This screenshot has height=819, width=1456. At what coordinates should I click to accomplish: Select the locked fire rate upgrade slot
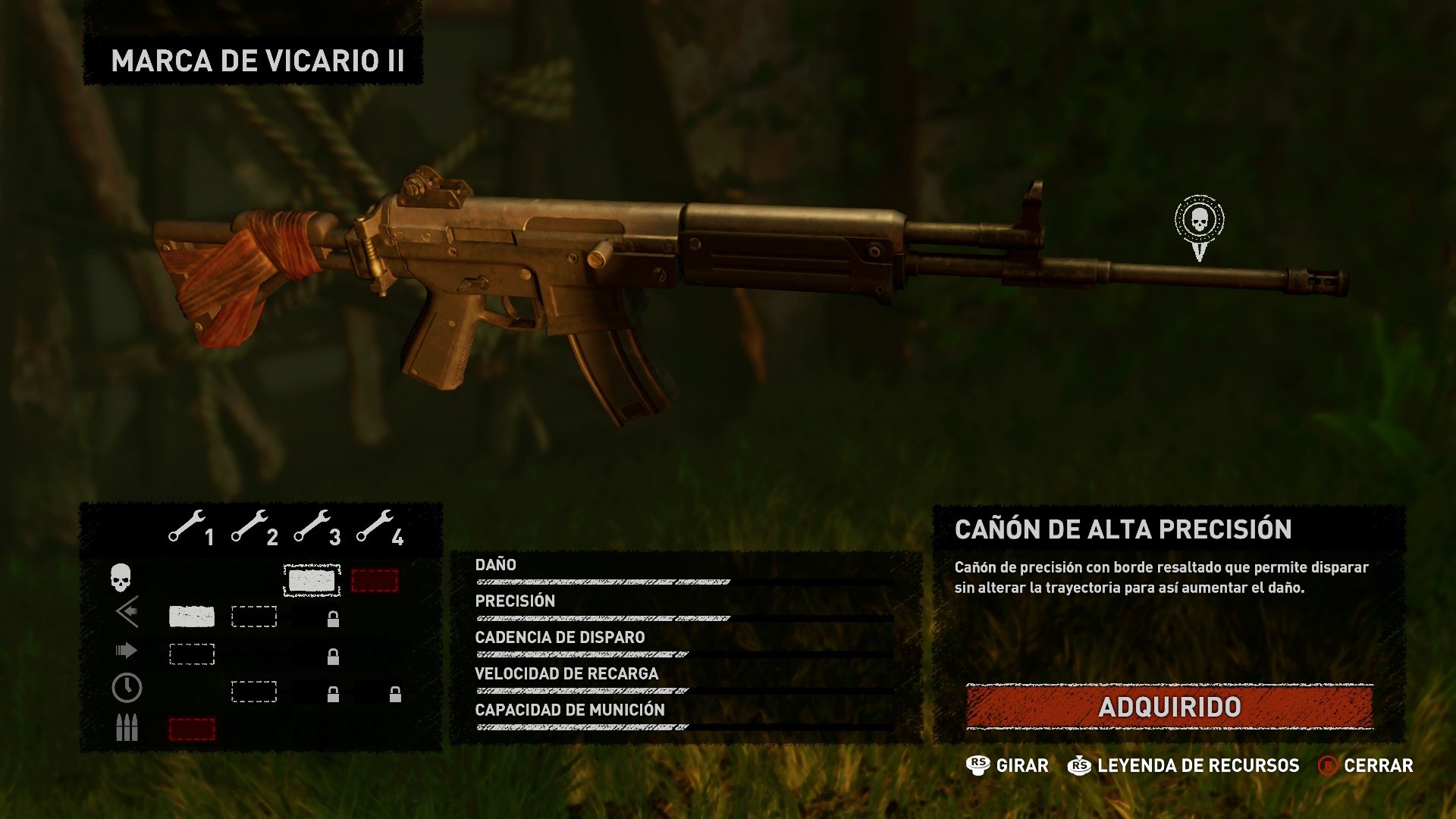point(333,657)
